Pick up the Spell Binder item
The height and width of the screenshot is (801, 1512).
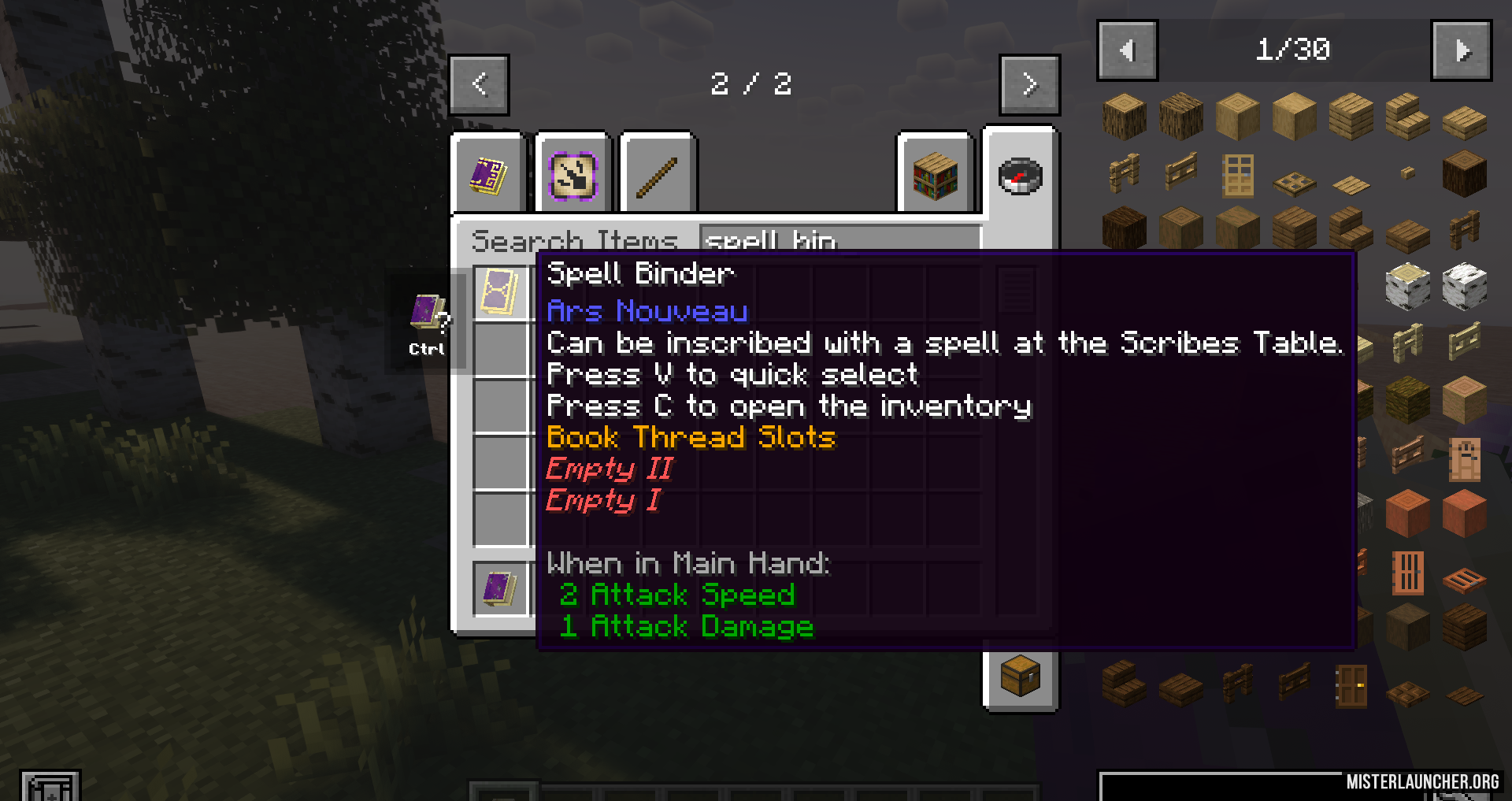tap(500, 293)
